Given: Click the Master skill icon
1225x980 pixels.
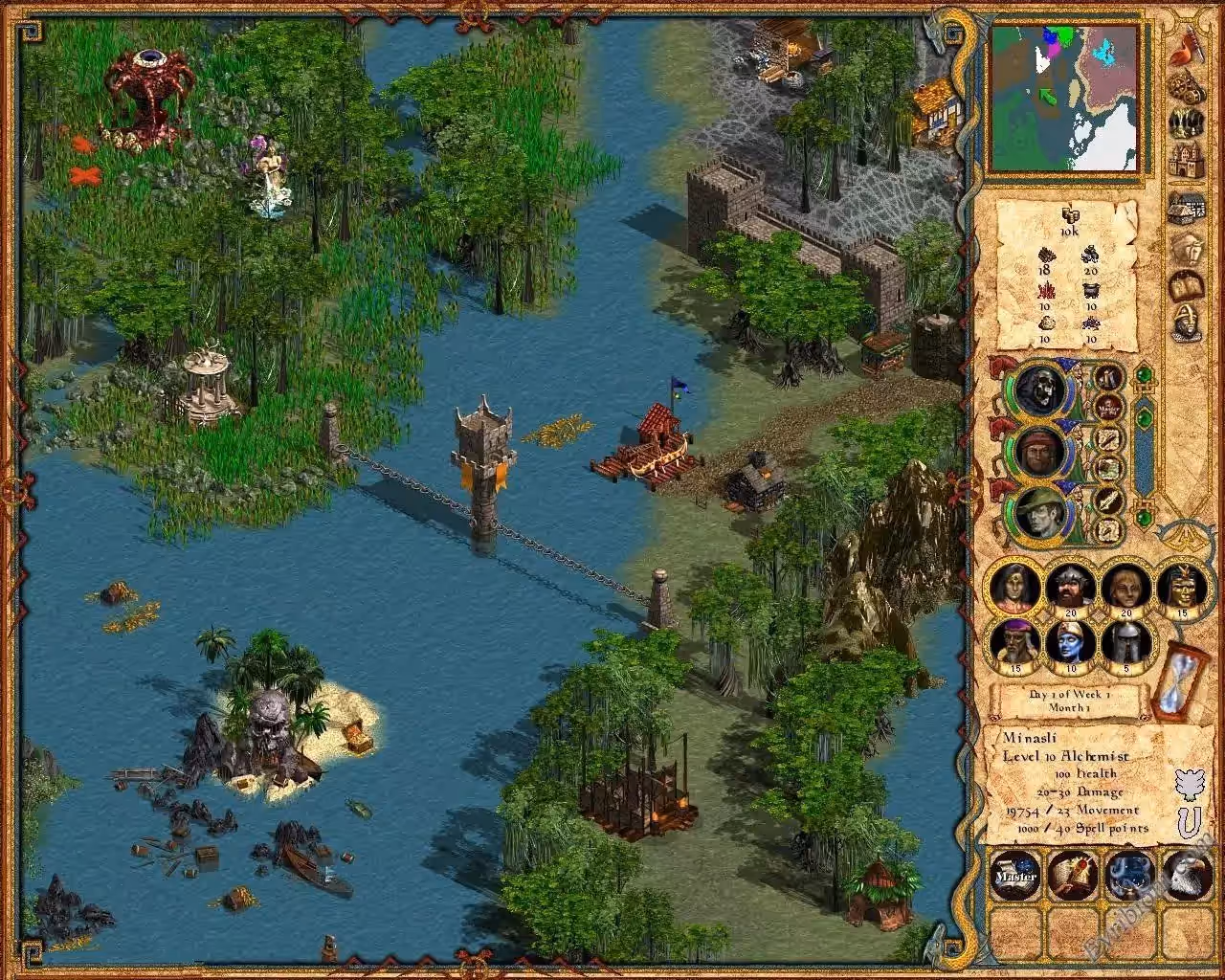Looking at the screenshot, I should click(x=1015, y=874).
